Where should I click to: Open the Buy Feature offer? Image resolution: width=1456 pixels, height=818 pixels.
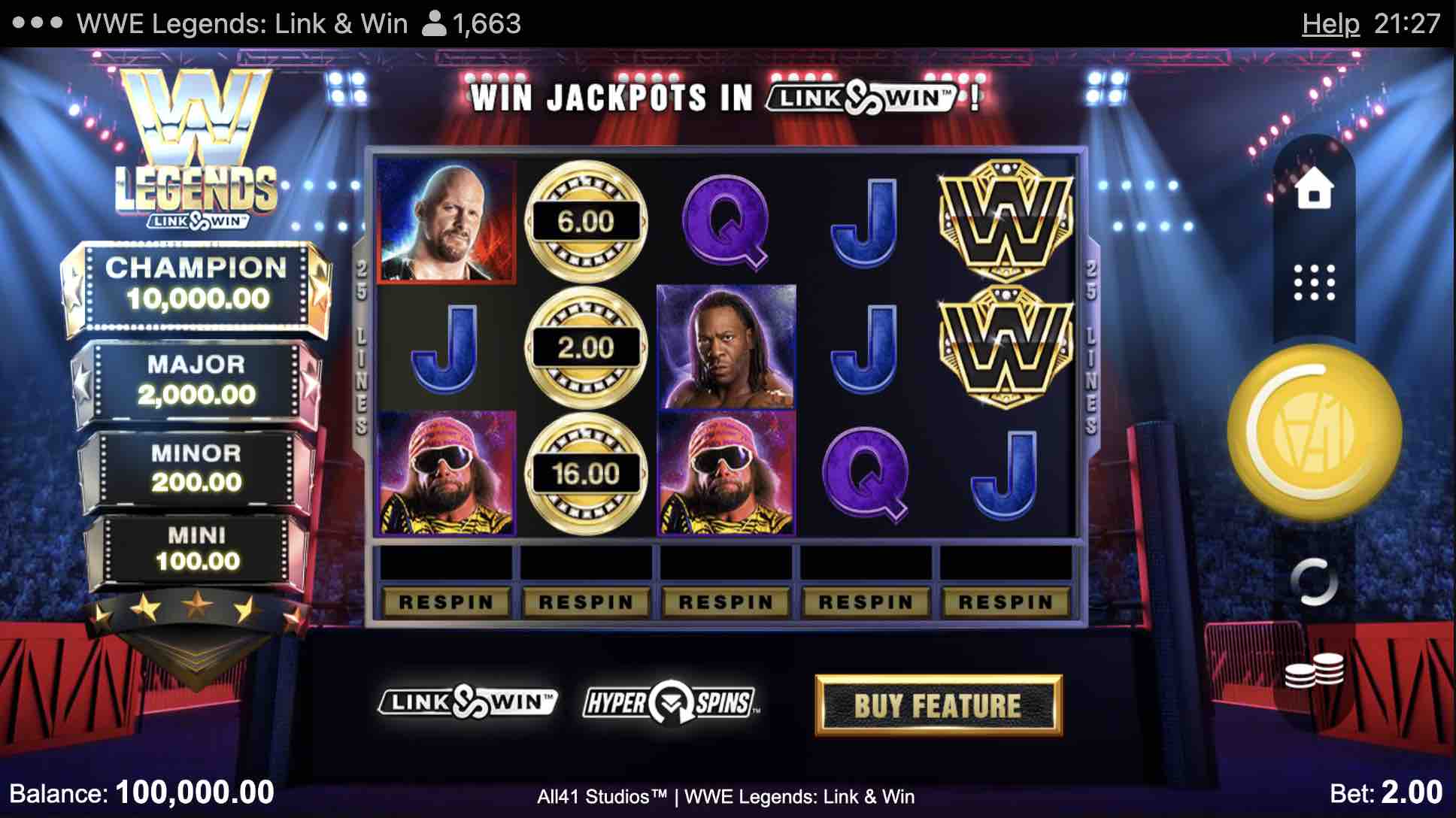point(939,705)
